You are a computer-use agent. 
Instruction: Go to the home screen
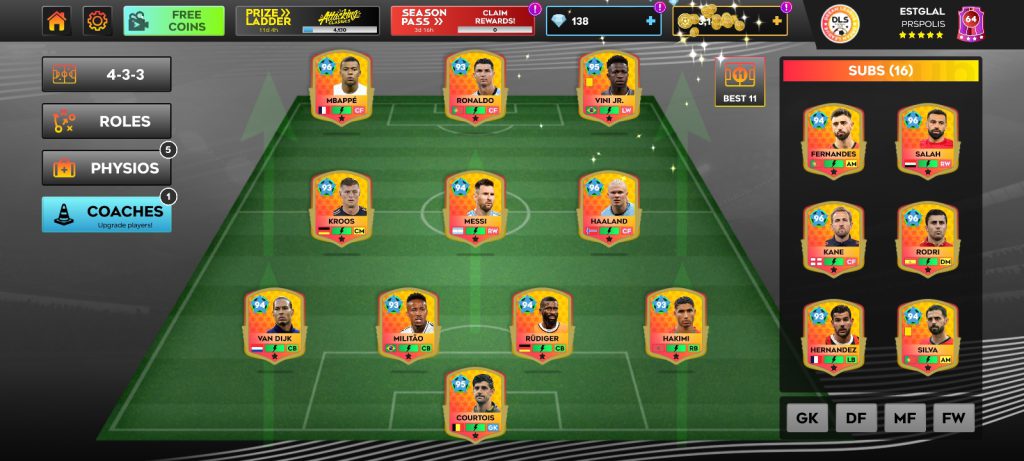[x=56, y=21]
